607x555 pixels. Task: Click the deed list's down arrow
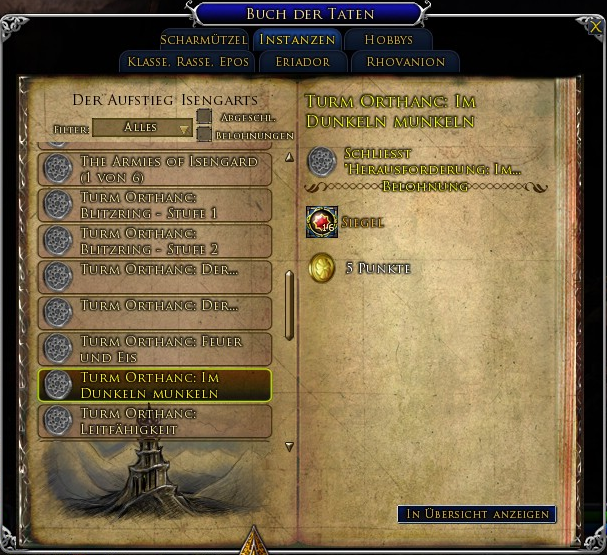pos(289,447)
